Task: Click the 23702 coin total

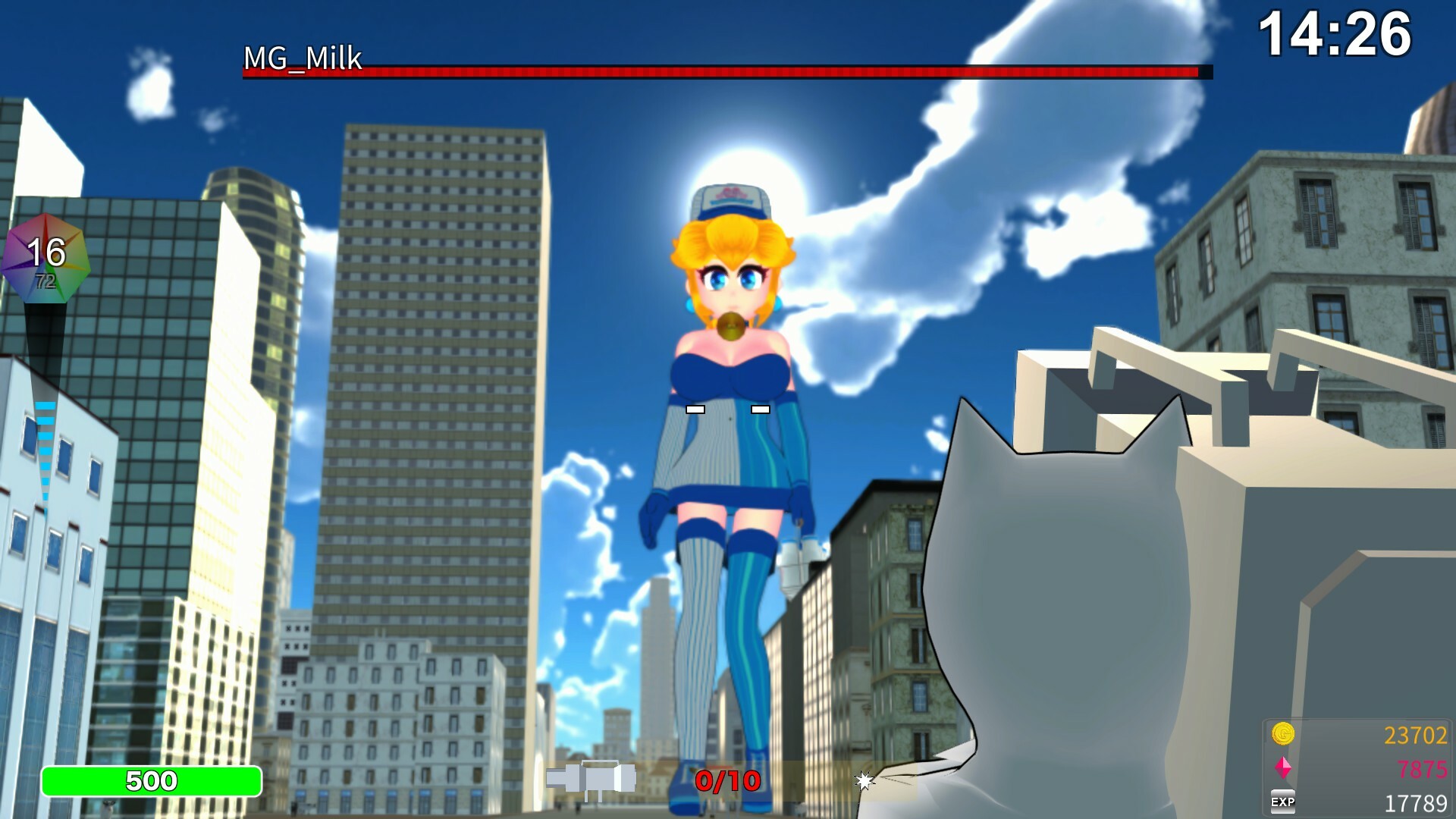Action: pos(1417,734)
